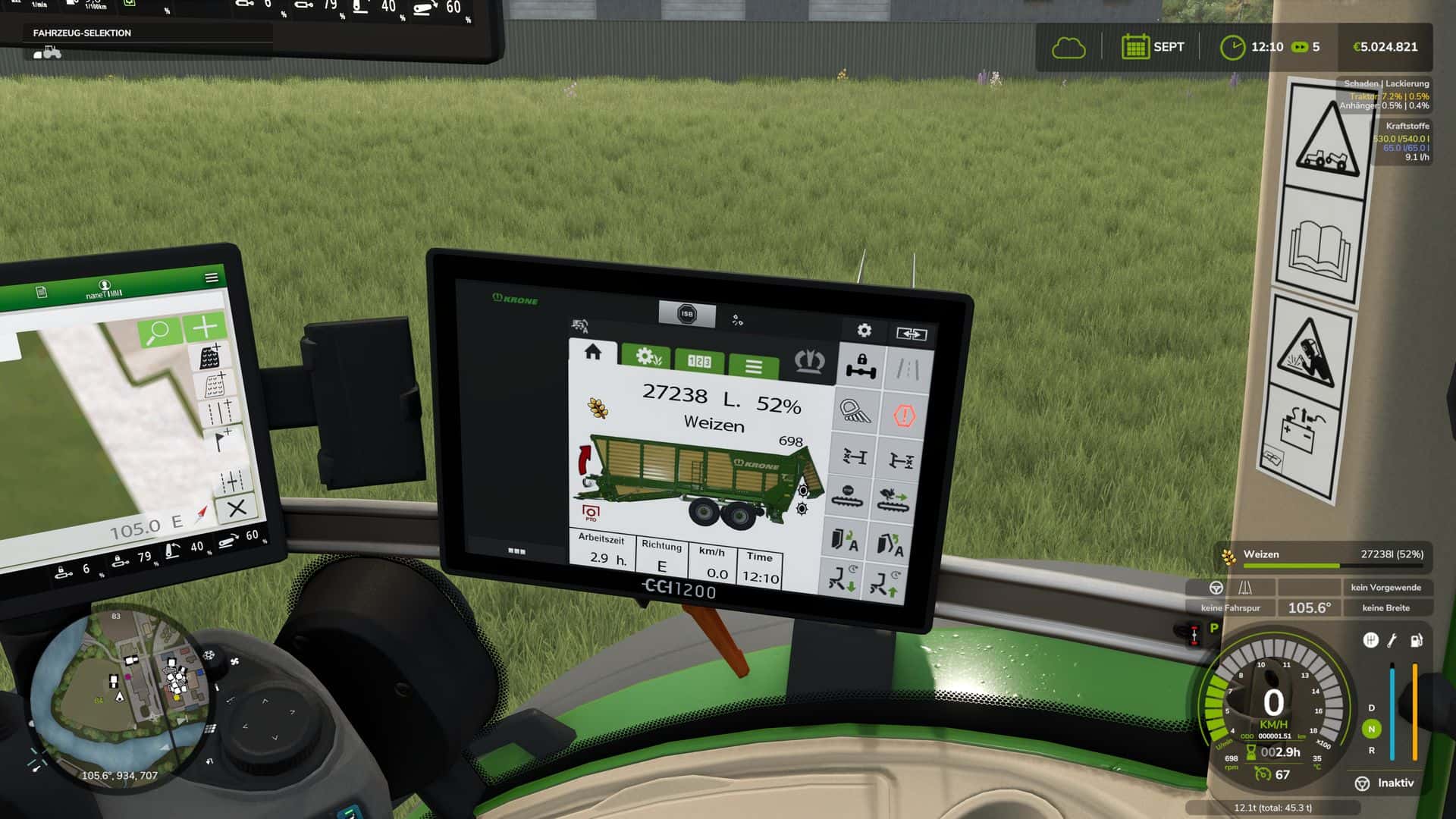The width and height of the screenshot is (1456, 819).
Task: Select the tractor icon under Fahrzeug-Selektion
Action: click(48, 52)
